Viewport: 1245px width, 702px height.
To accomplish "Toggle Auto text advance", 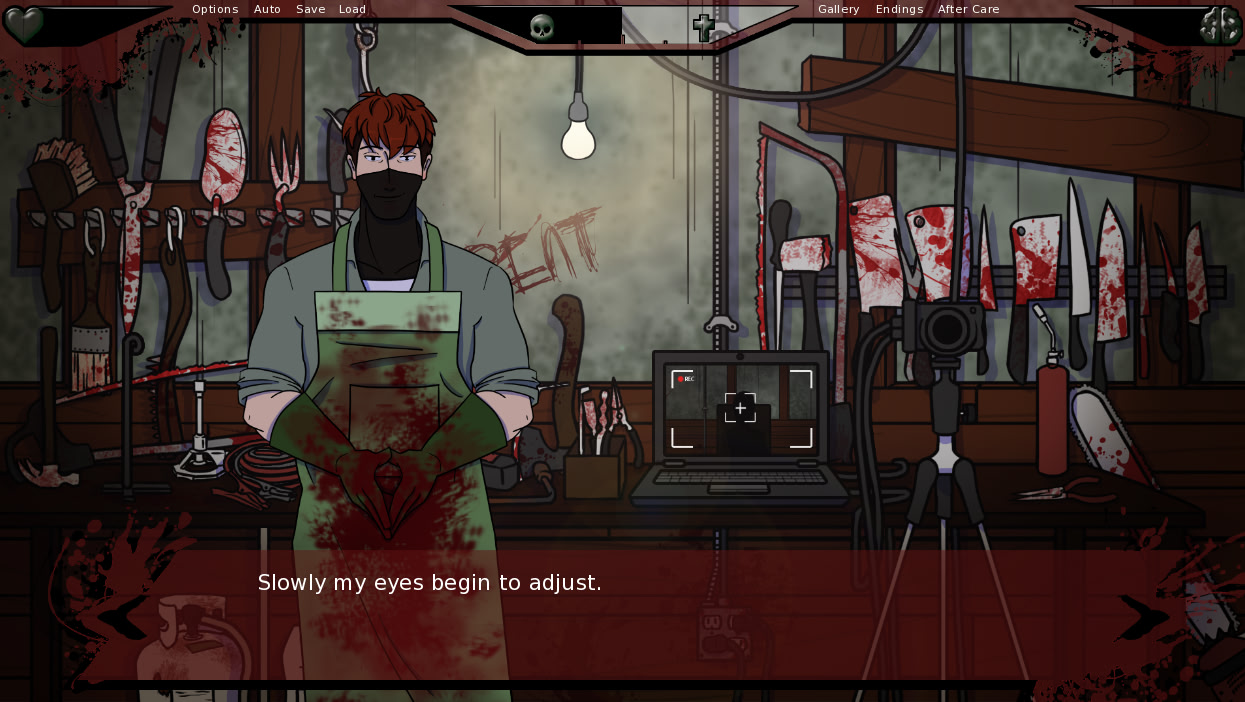I will point(267,9).
